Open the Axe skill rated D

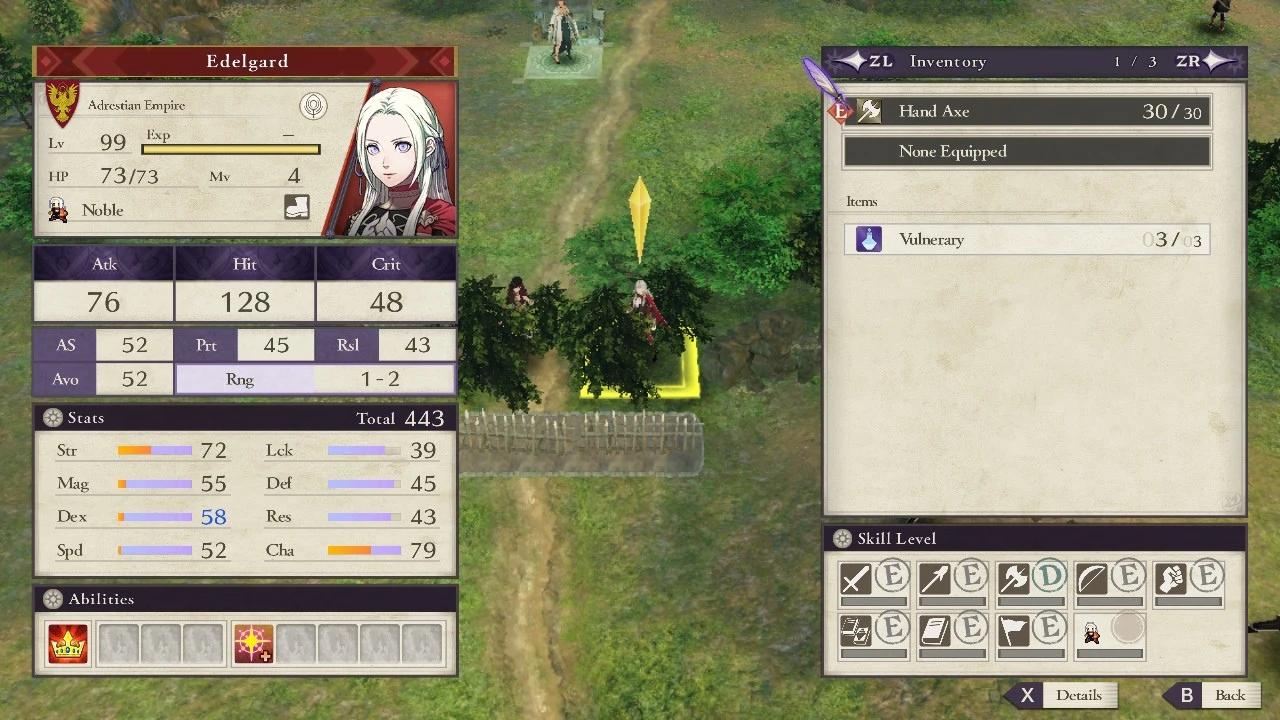pos(1014,577)
